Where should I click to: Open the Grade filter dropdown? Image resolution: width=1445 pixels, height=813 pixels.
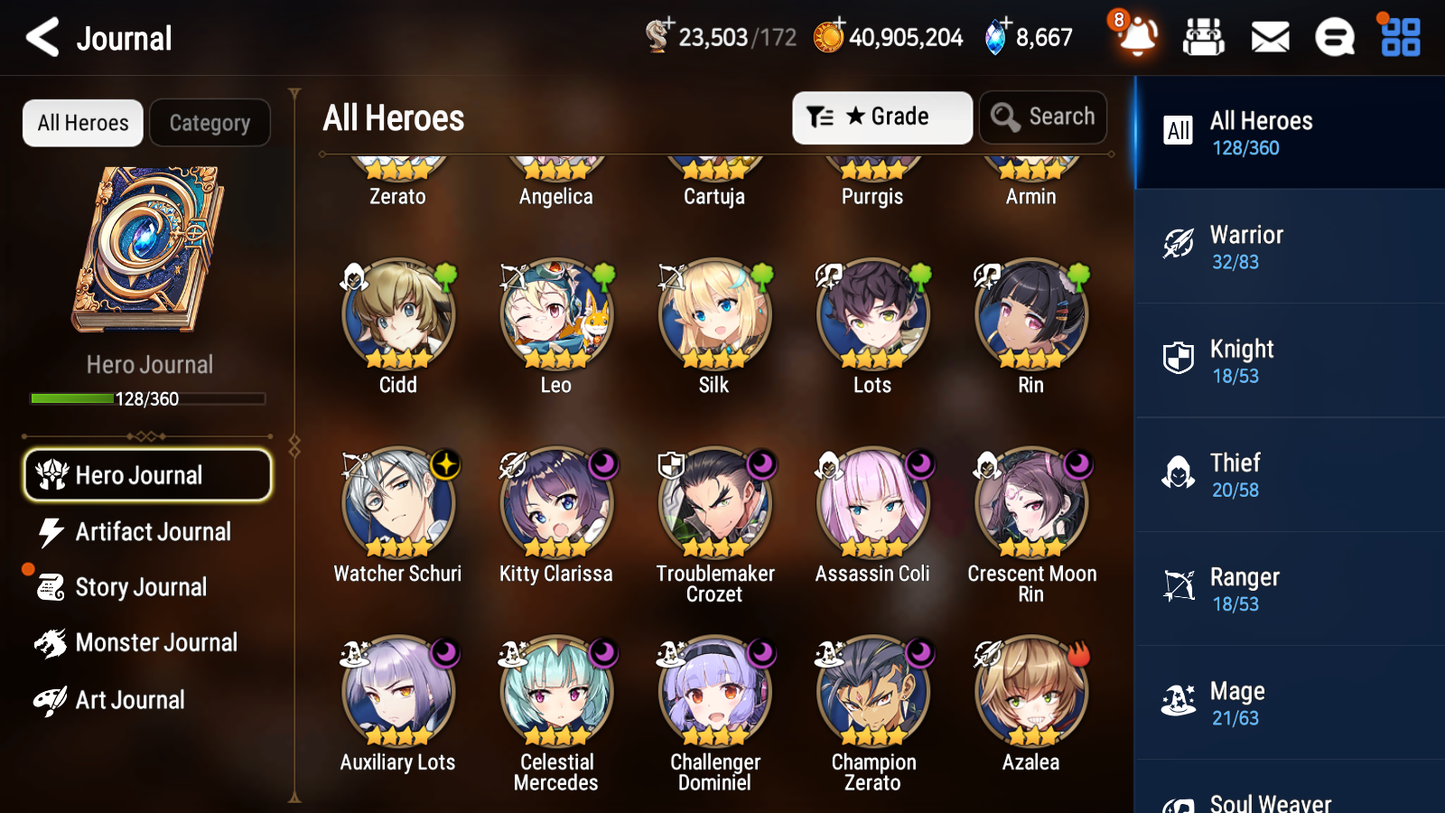[881, 117]
